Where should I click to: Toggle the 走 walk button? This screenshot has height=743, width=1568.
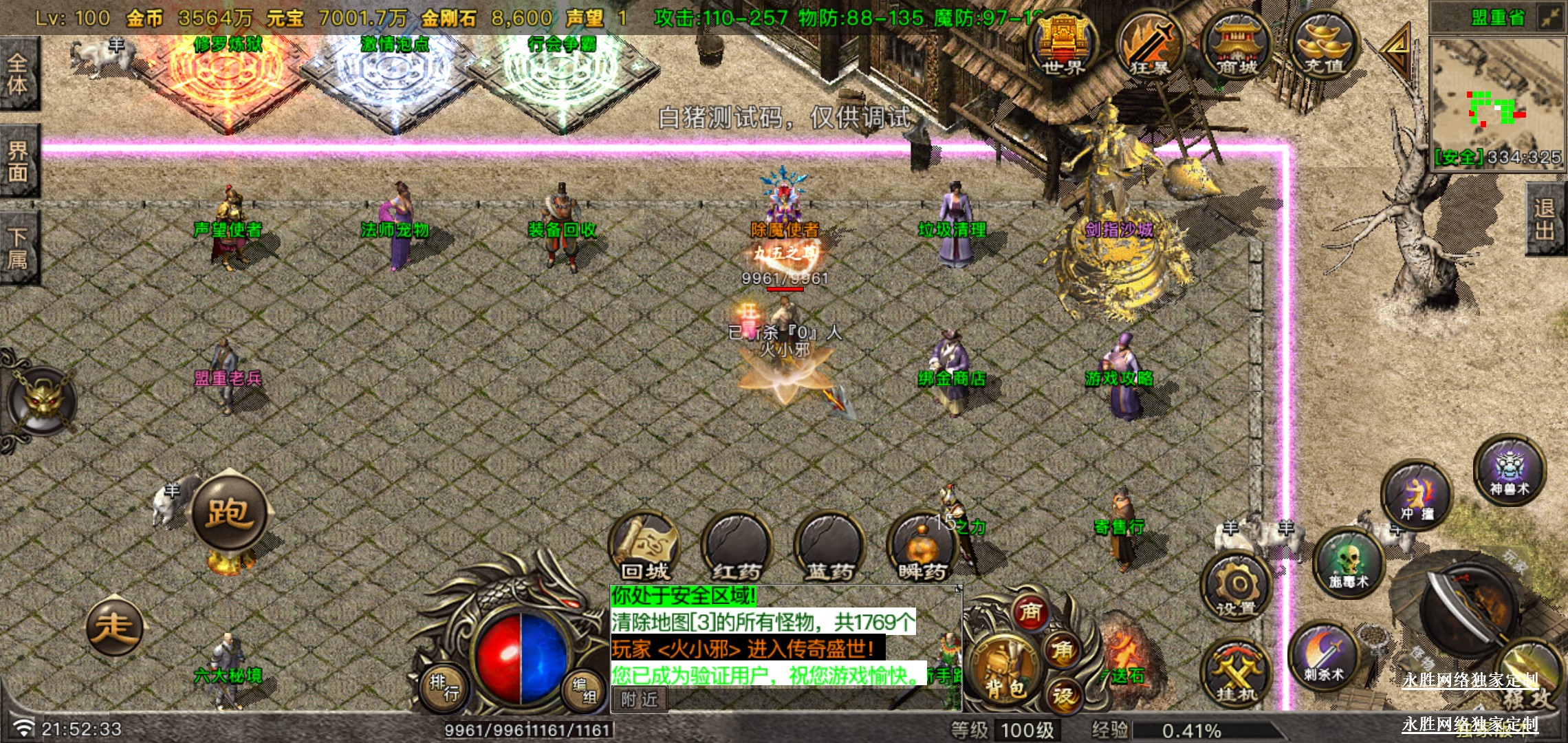114,627
